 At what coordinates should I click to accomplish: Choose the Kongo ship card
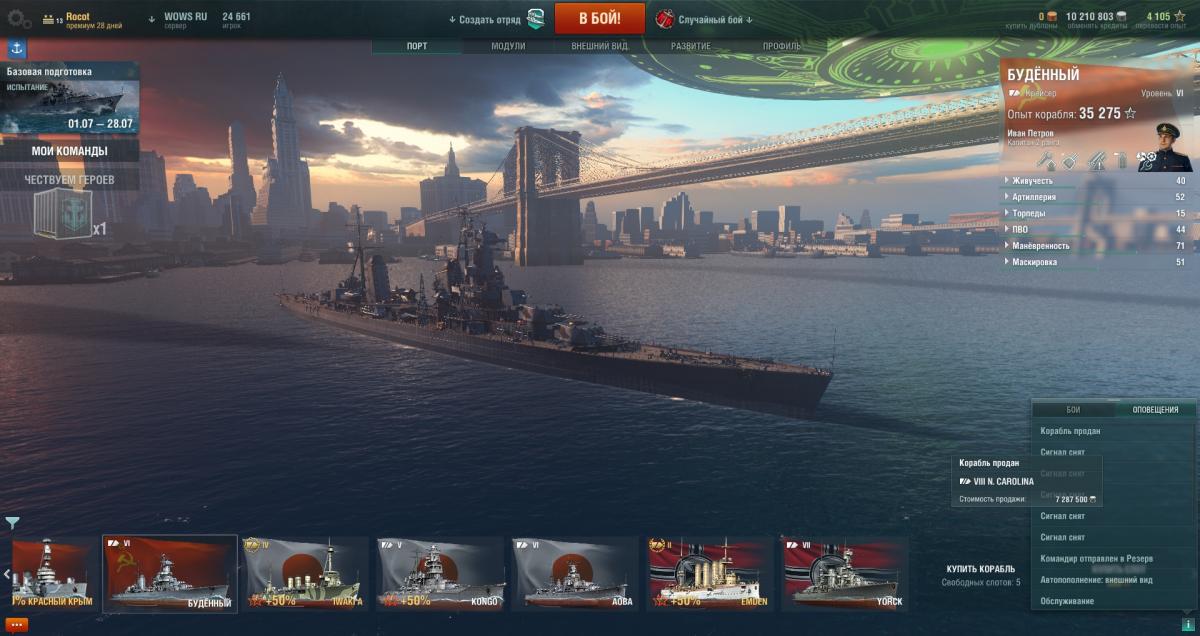point(440,573)
